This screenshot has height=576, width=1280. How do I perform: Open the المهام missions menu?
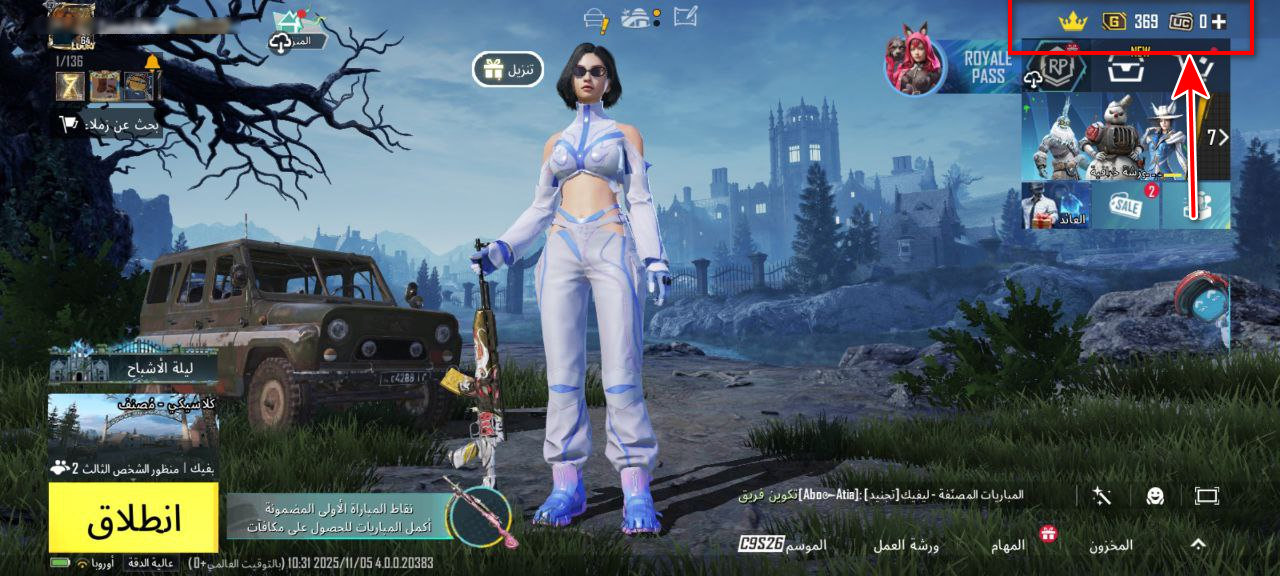[x=1008, y=545]
